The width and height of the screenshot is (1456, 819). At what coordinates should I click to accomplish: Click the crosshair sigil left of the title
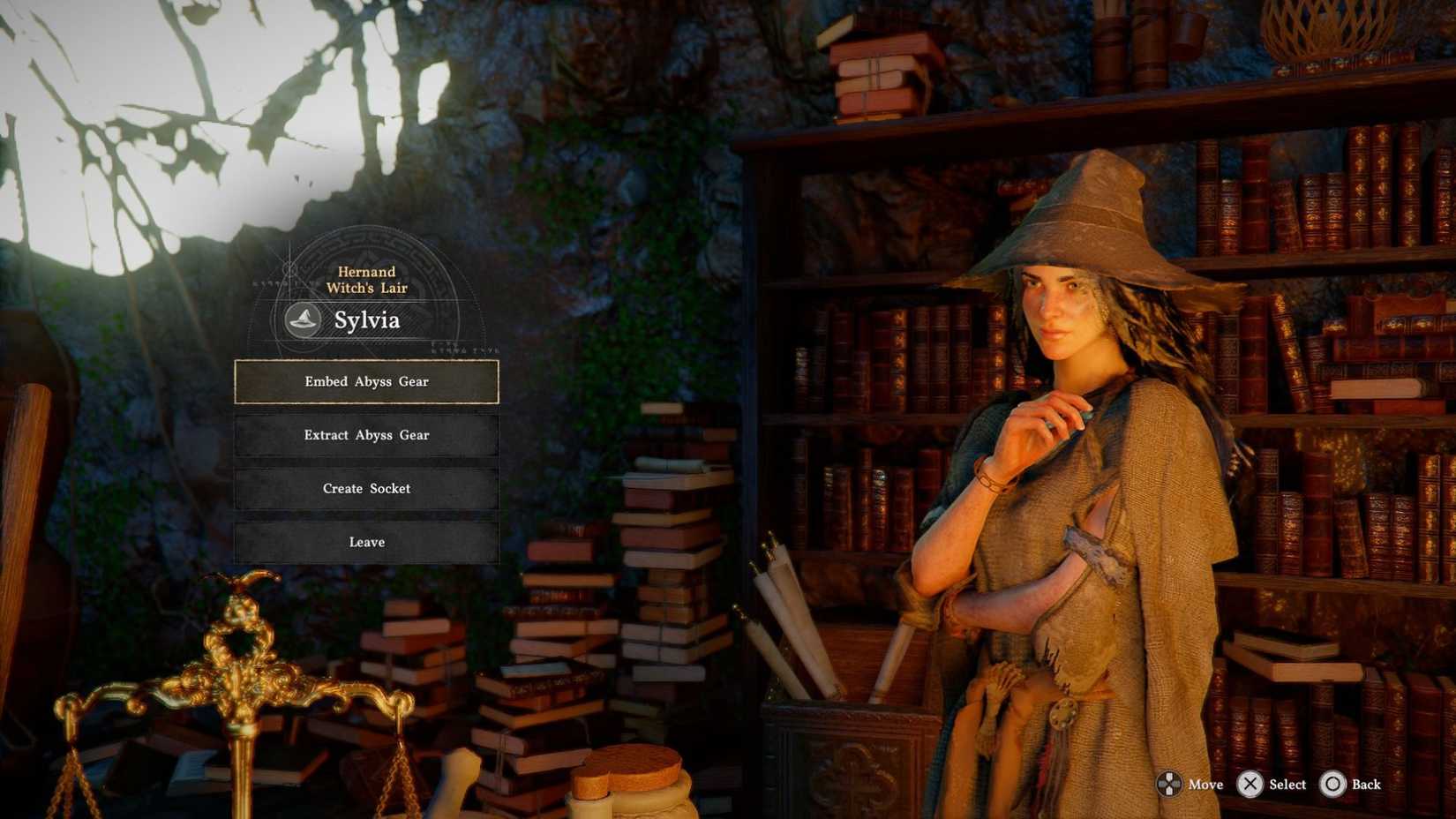click(x=289, y=269)
